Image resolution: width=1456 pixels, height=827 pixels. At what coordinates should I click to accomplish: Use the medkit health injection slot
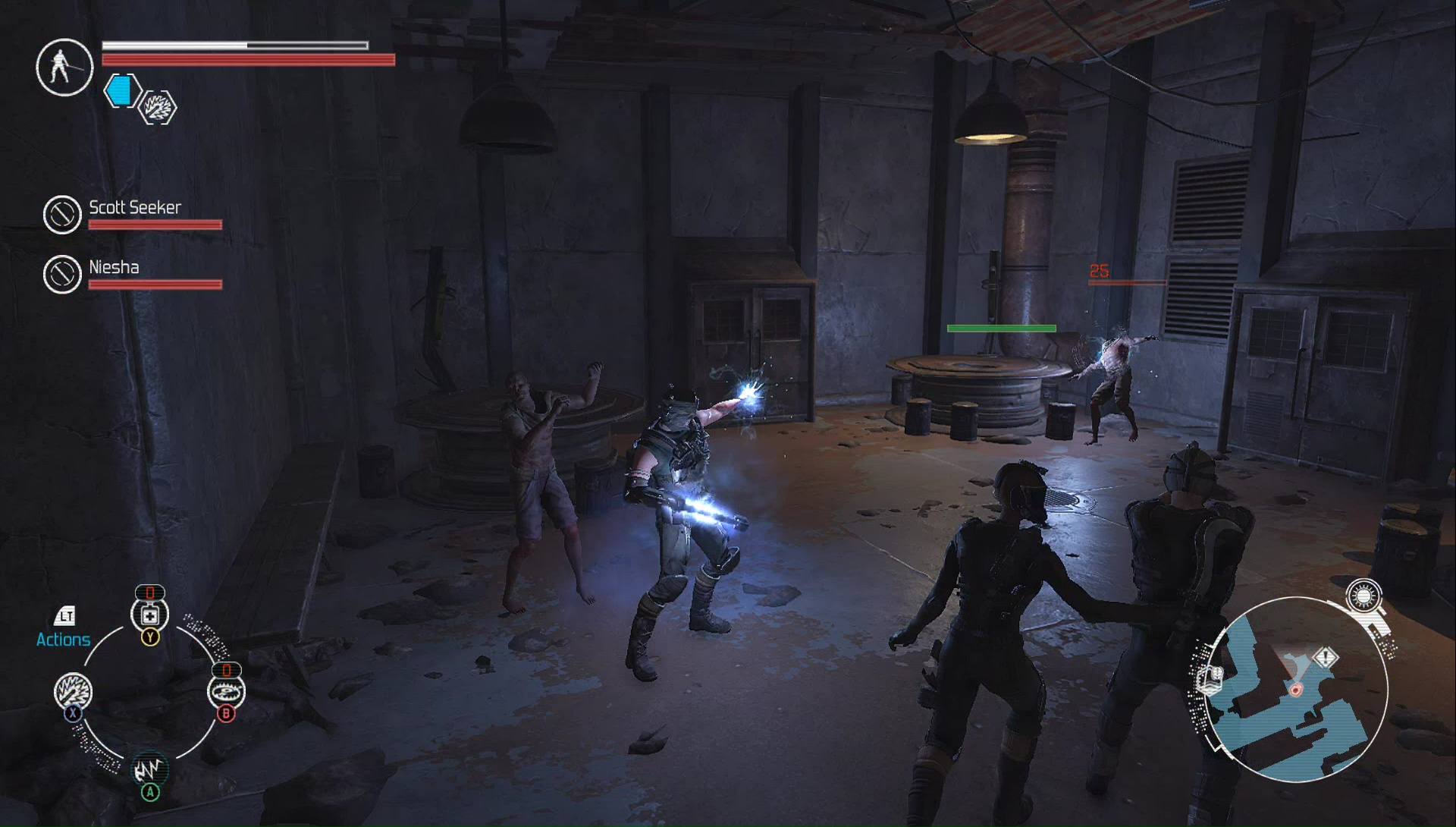tap(150, 615)
